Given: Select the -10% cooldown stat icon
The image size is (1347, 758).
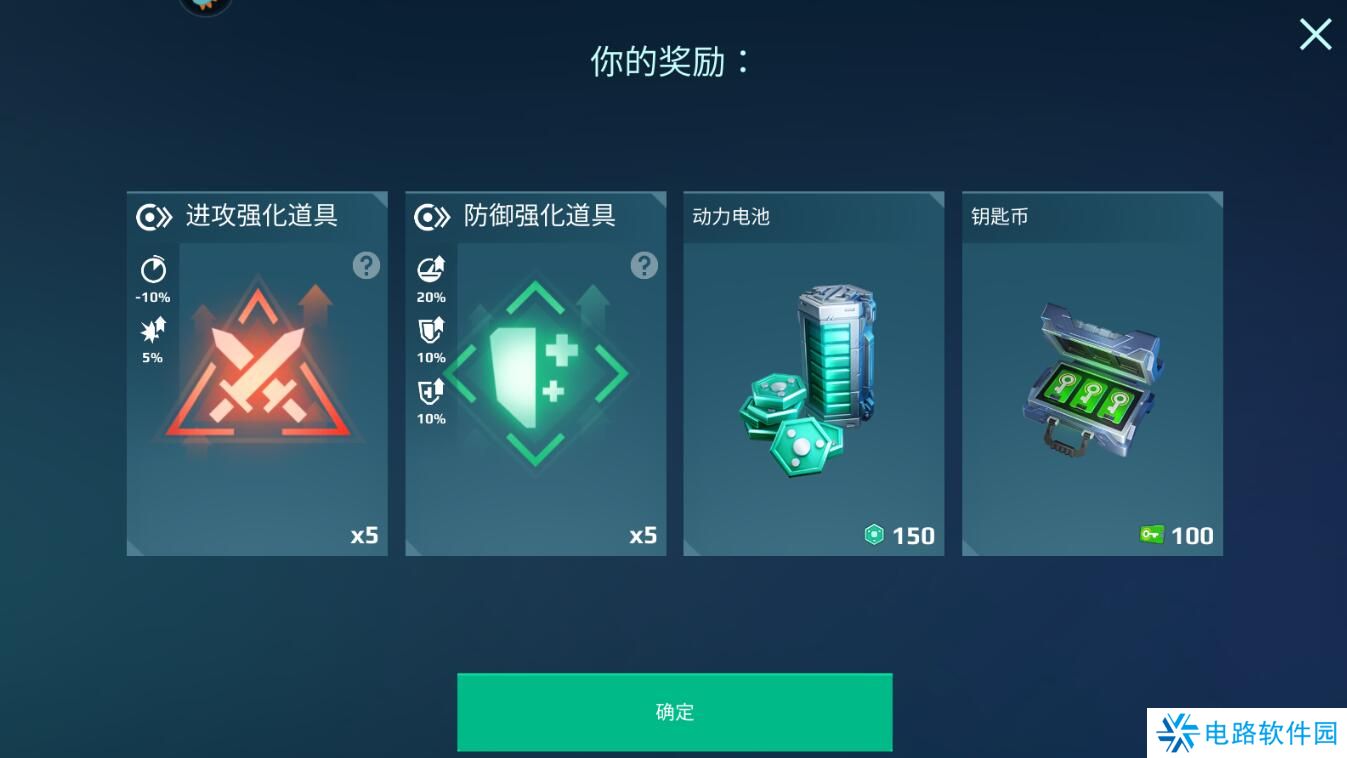Looking at the screenshot, I should 150,270.
